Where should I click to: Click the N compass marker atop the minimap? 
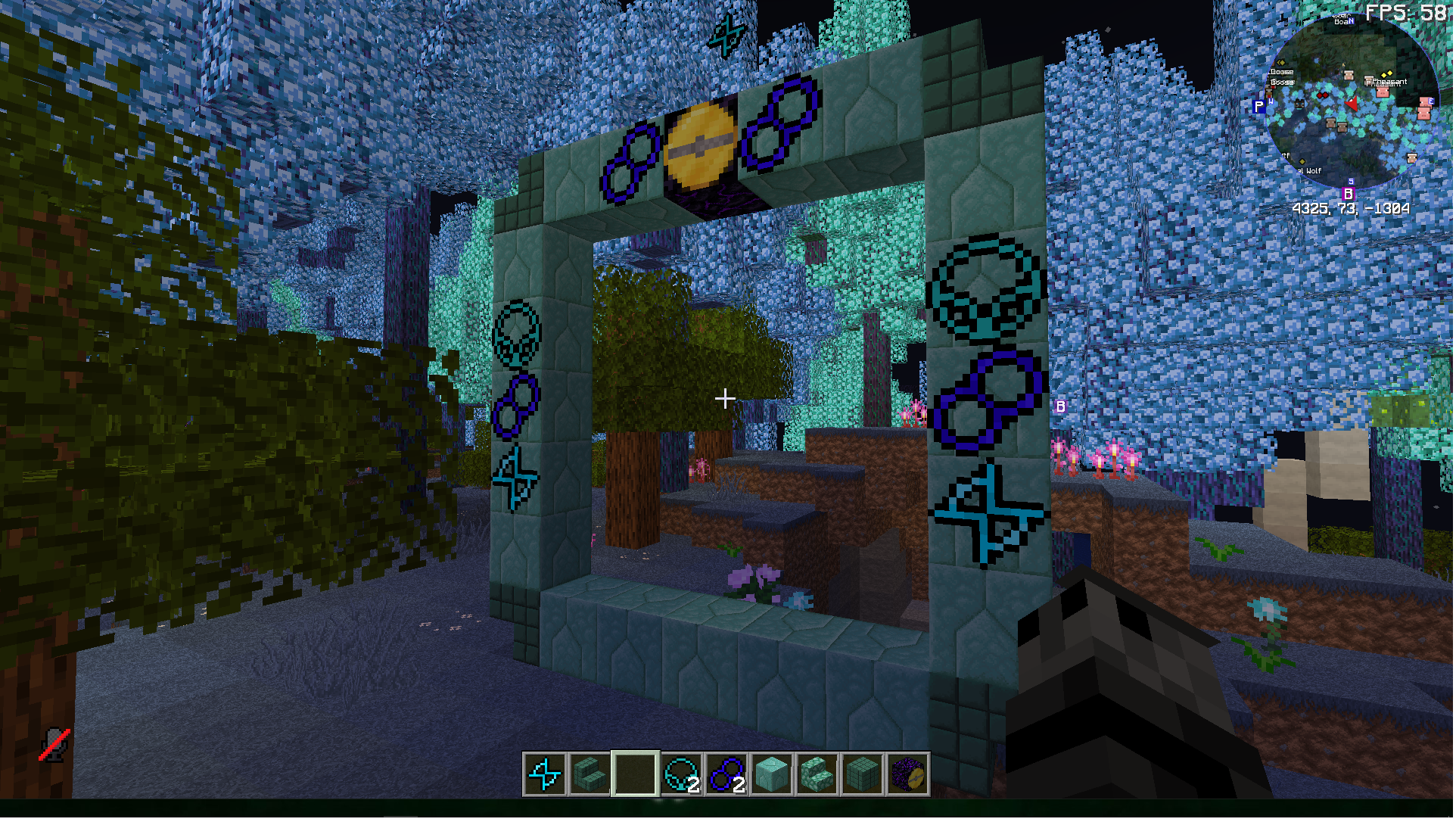pos(1351,20)
